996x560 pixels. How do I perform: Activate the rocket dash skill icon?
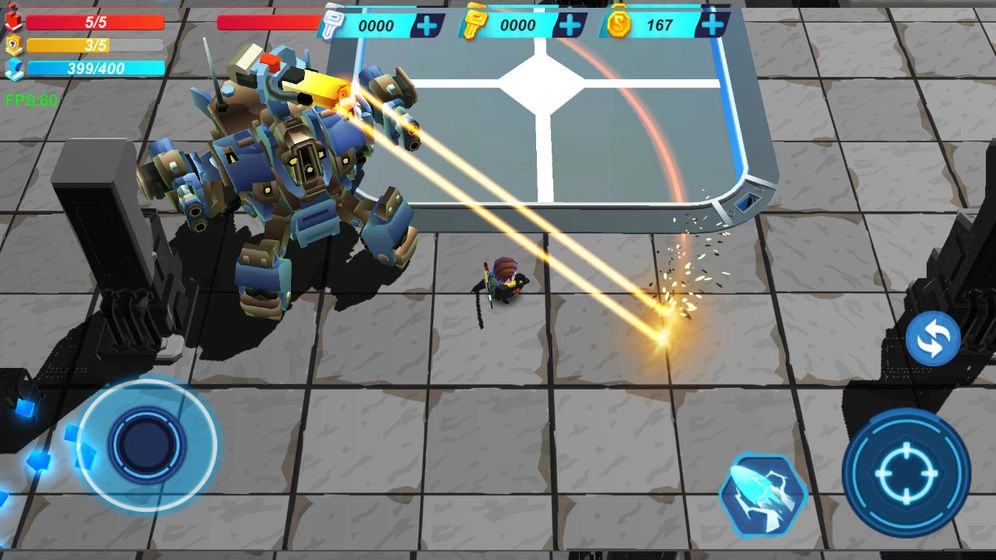coord(763,494)
